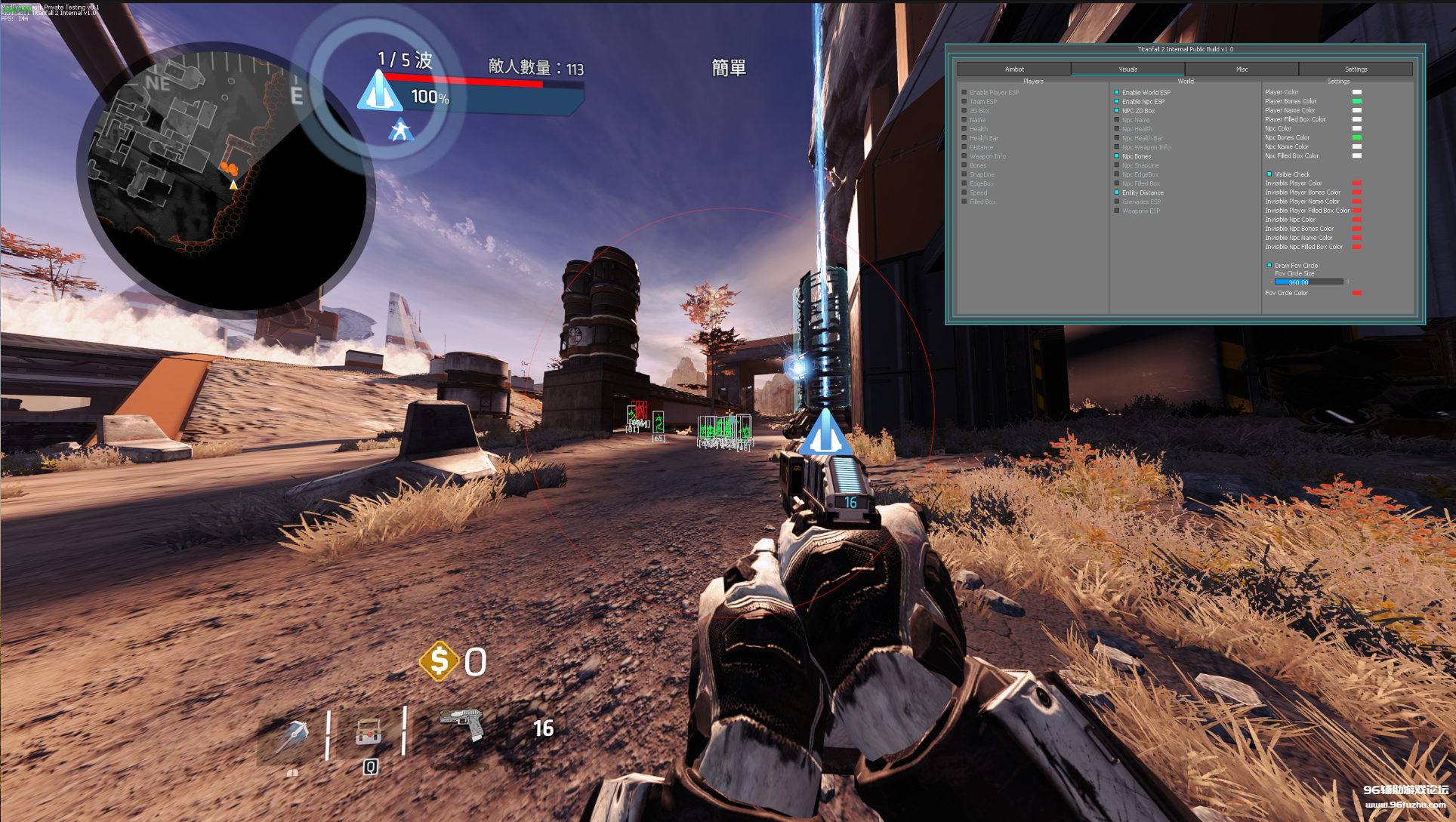The width and height of the screenshot is (1456, 822).
Task: Turn off Enable World ESP
Action: (1117, 93)
